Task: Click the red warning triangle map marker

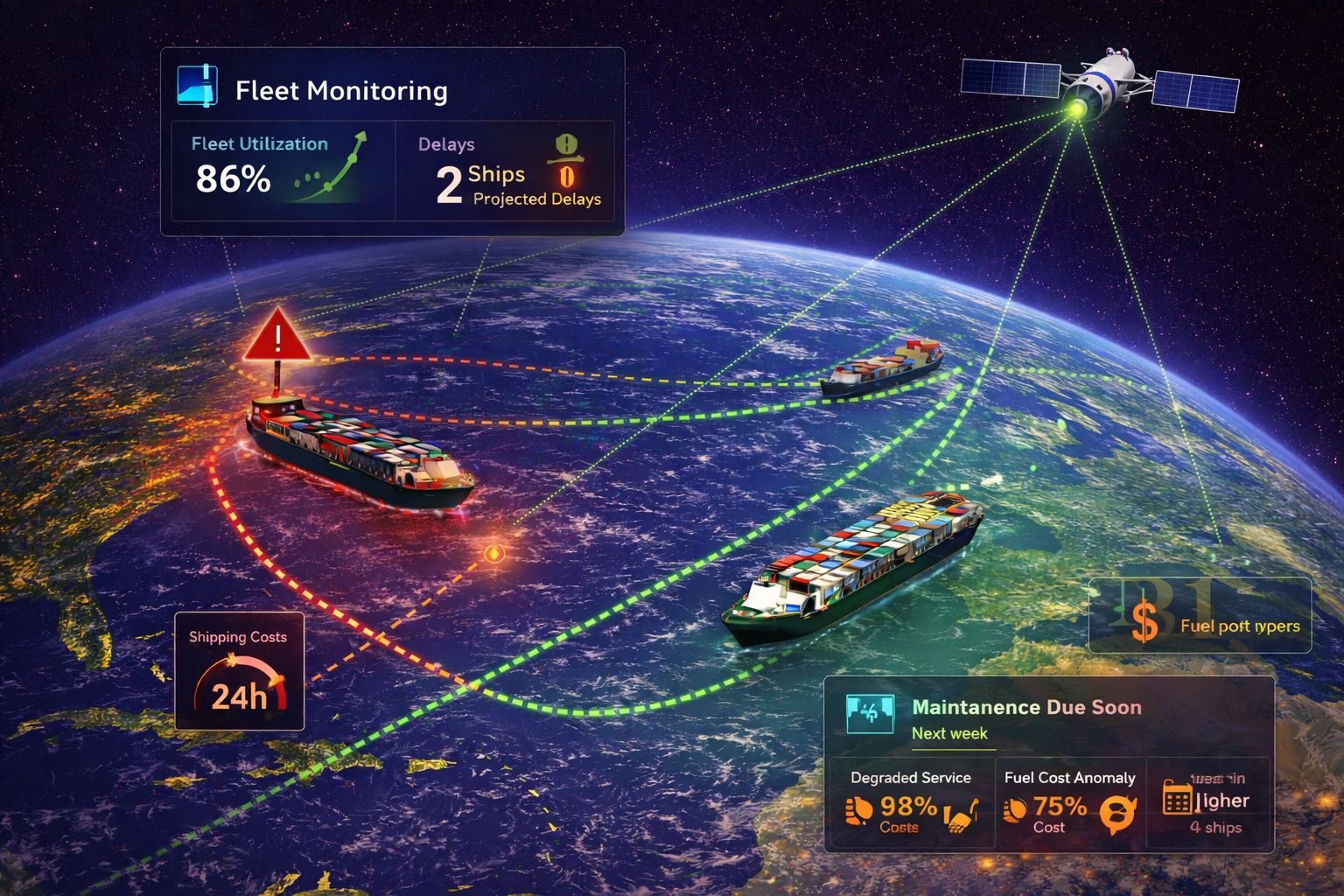Action: tap(277, 337)
